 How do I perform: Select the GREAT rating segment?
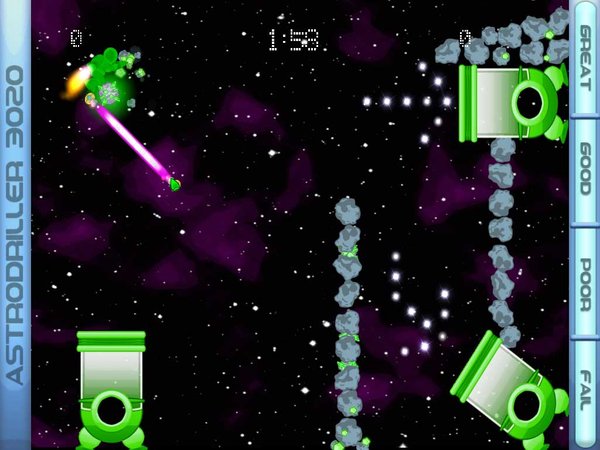click(x=585, y=57)
